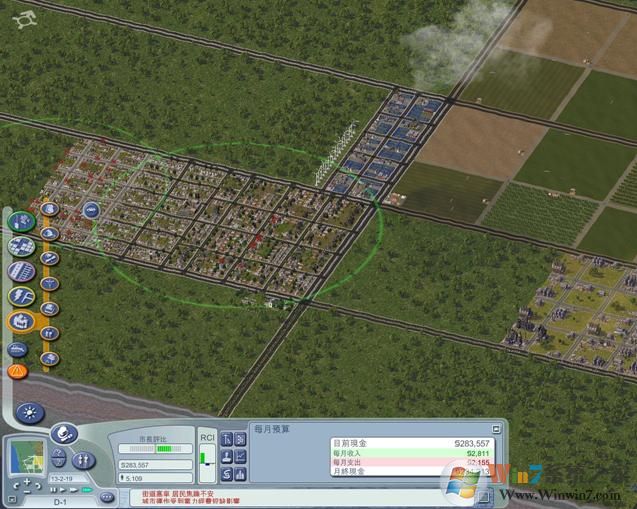The width and height of the screenshot is (637, 509).
Task: Open the landscaping tools menu
Action: tap(21, 221)
